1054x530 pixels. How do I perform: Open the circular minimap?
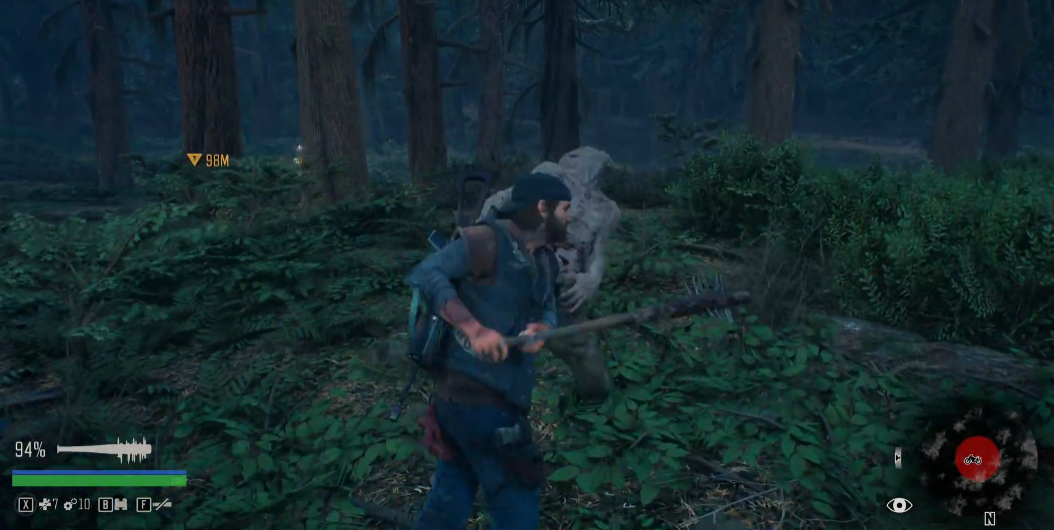pyautogui.click(x=977, y=461)
